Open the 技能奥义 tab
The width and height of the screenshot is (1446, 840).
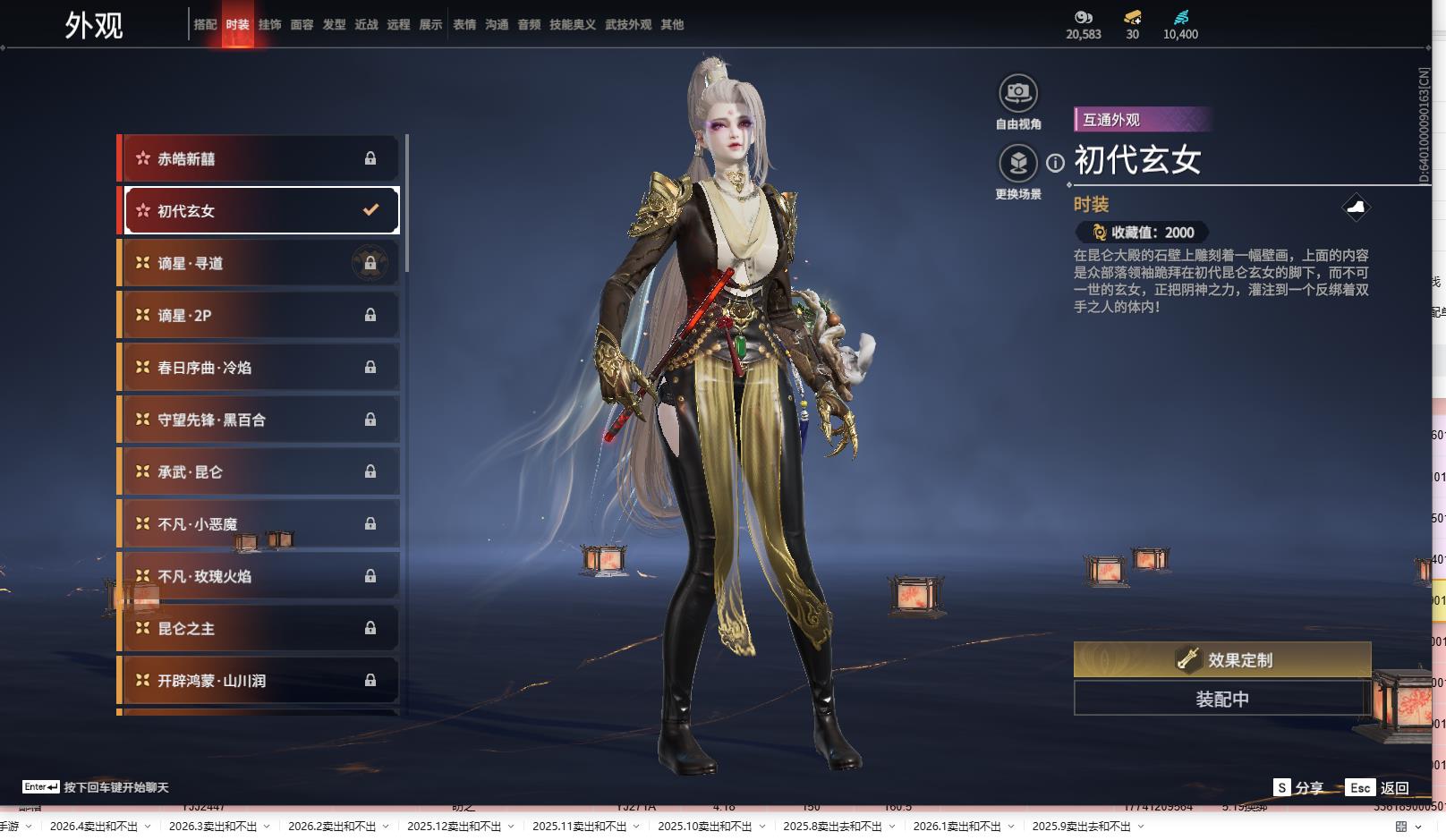point(572,25)
